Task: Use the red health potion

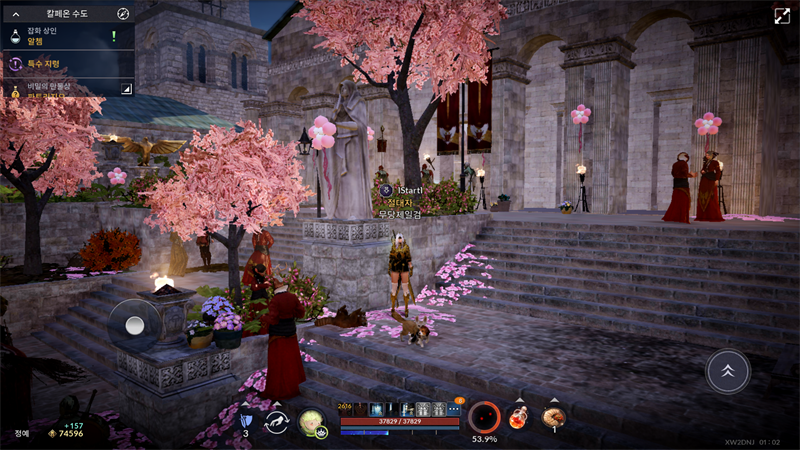Action: click(x=518, y=417)
